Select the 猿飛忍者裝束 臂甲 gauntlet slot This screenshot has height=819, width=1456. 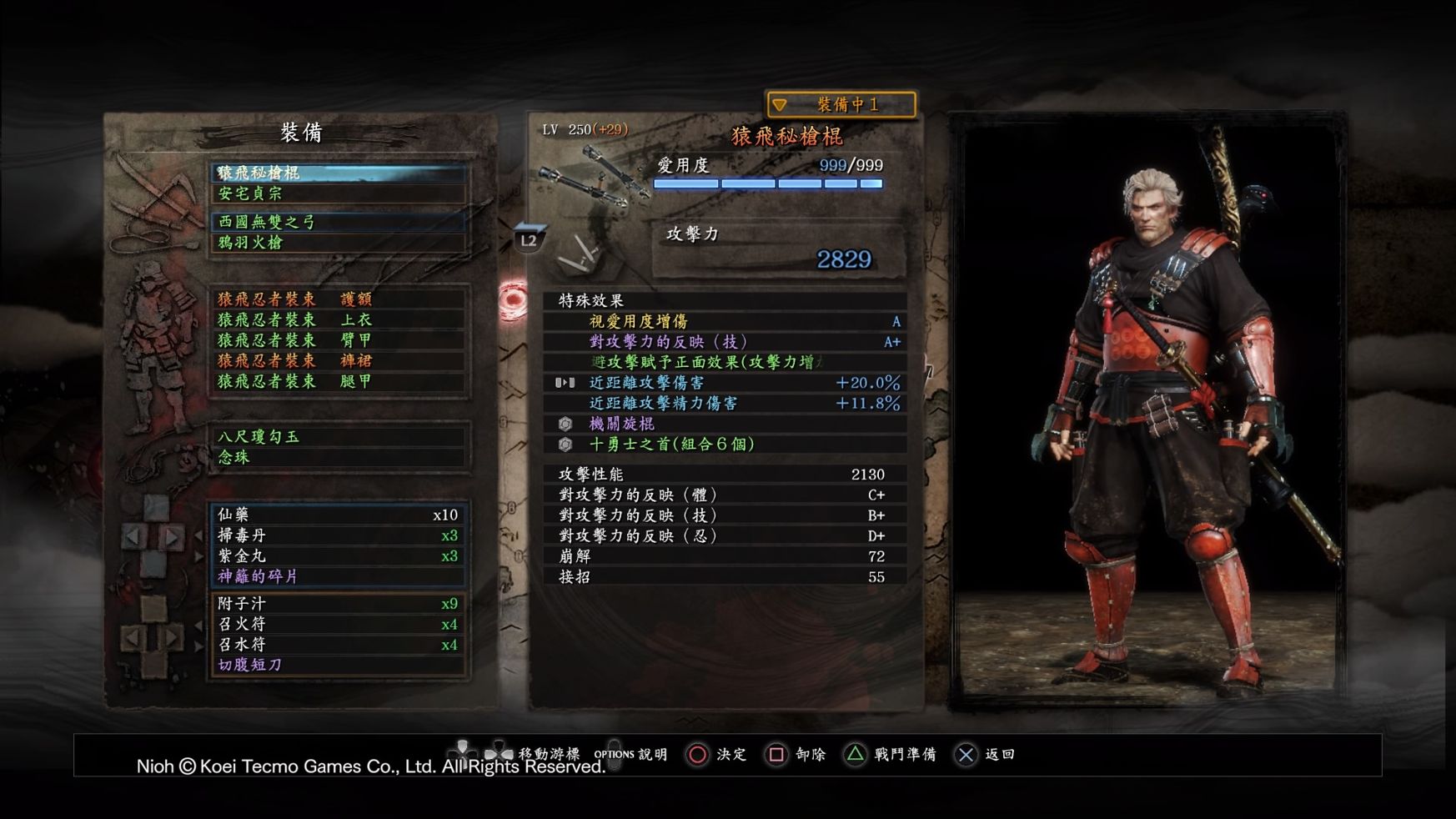338,340
